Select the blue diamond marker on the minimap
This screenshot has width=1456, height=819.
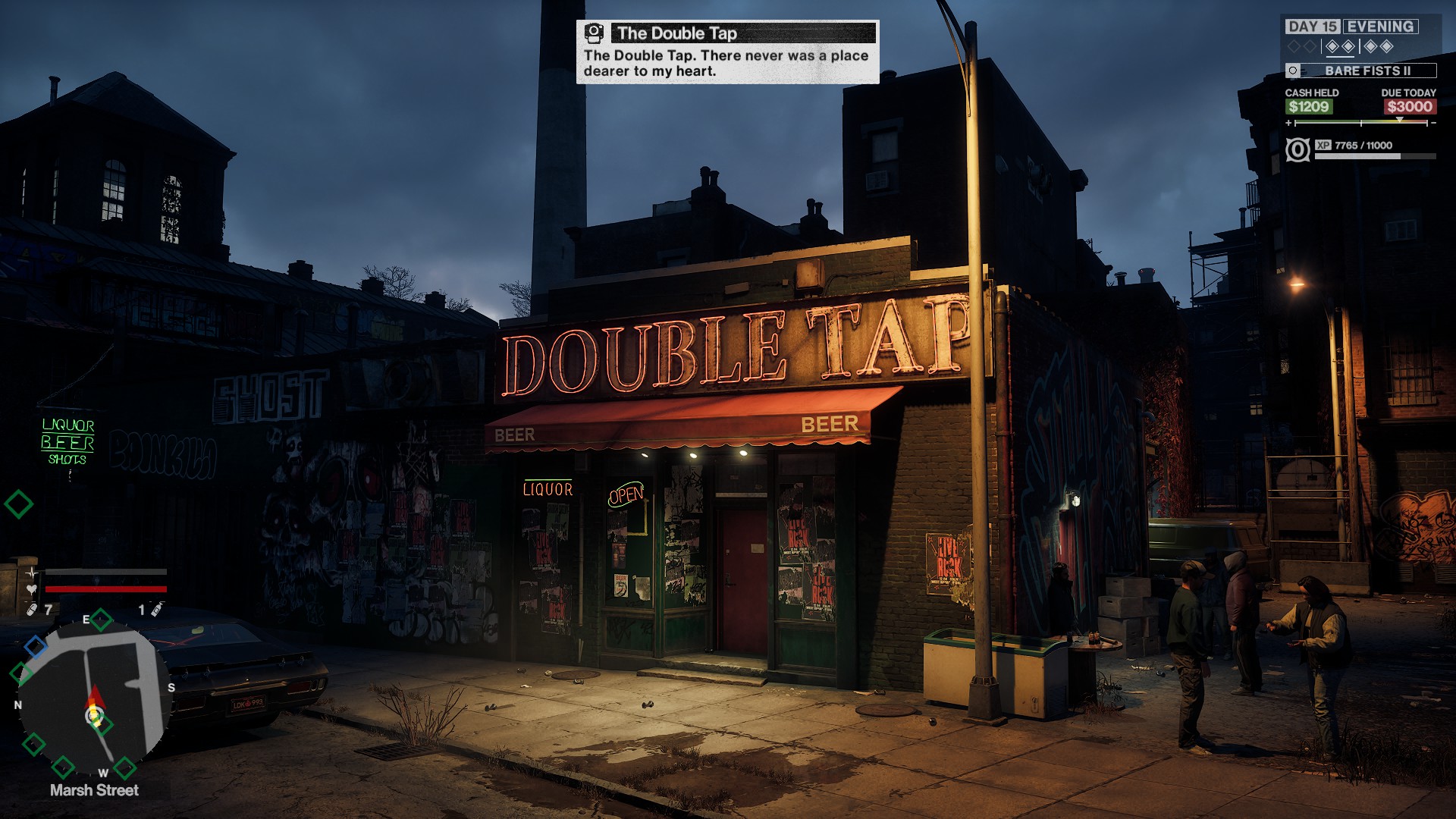(35, 646)
